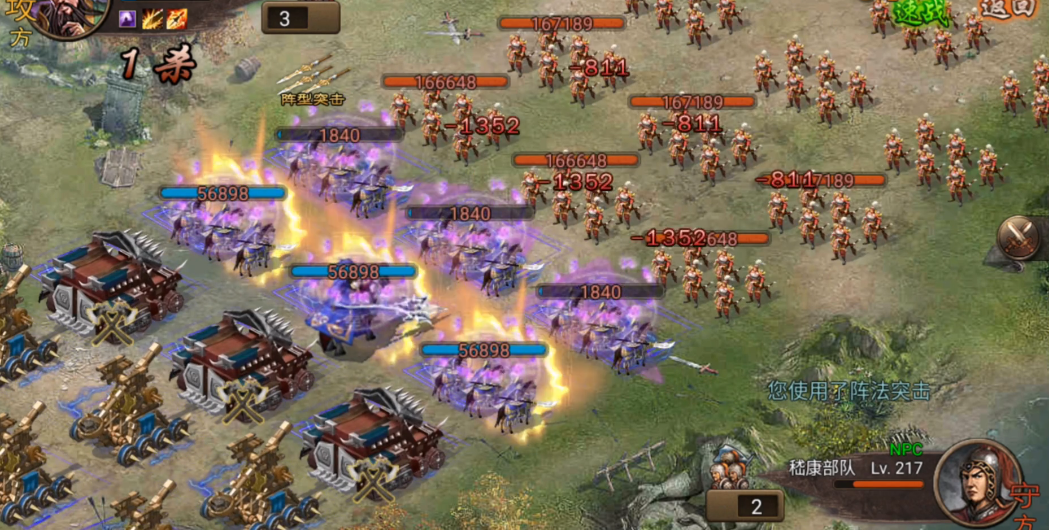Open the defender troop queue showing 2
This screenshot has height=530, width=1049.
click(x=745, y=505)
